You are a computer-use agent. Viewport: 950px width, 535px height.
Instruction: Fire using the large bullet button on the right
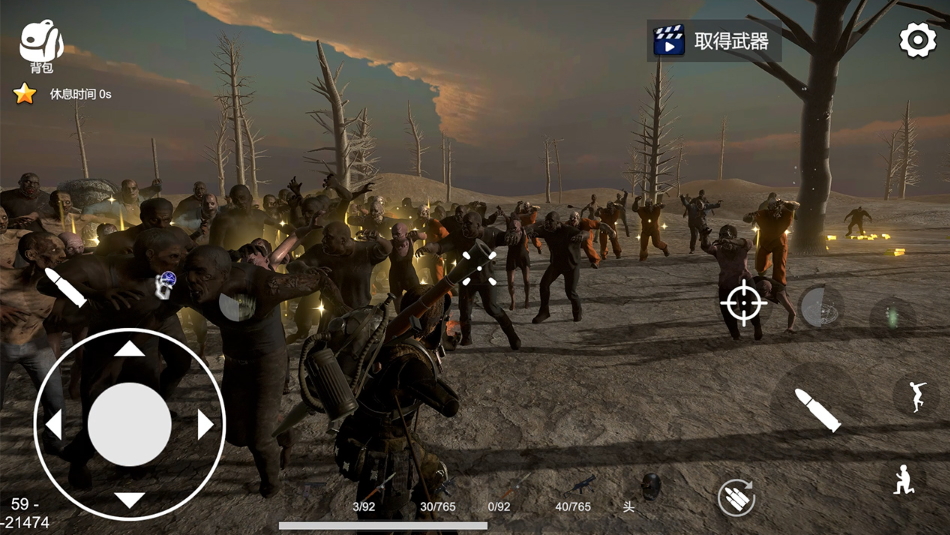817,408
